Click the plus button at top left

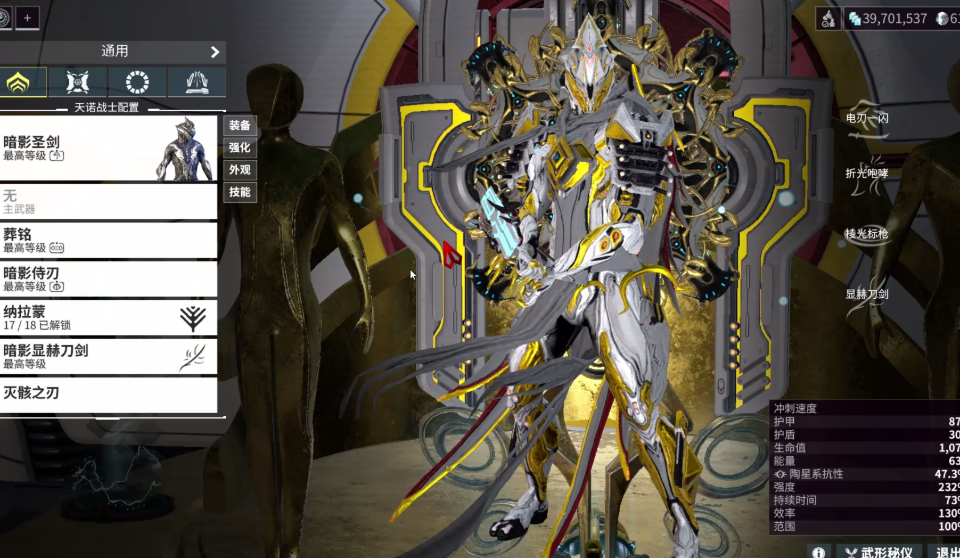click(x=27, y=17)
